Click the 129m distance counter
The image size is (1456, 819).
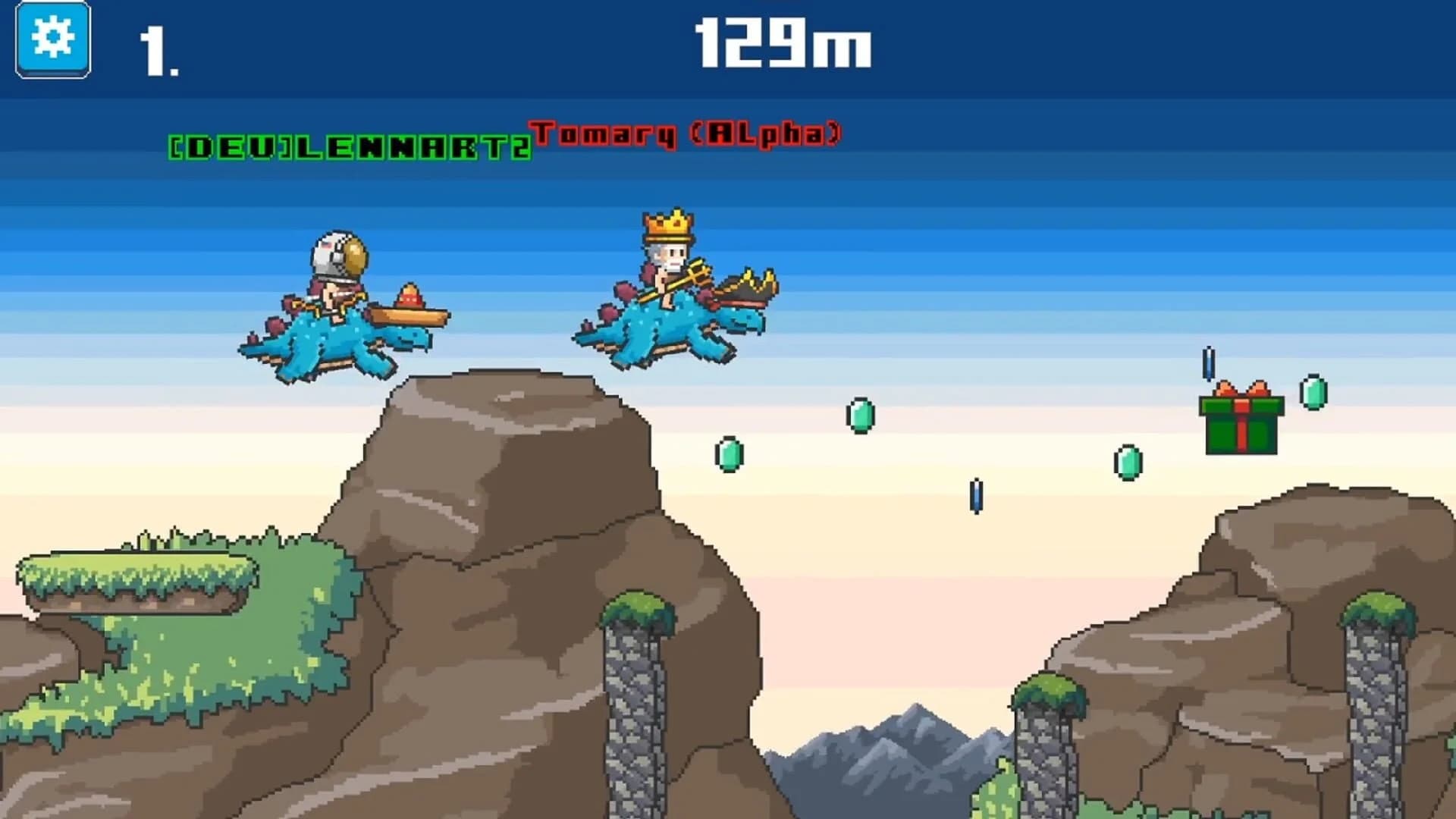coord(781,45)
